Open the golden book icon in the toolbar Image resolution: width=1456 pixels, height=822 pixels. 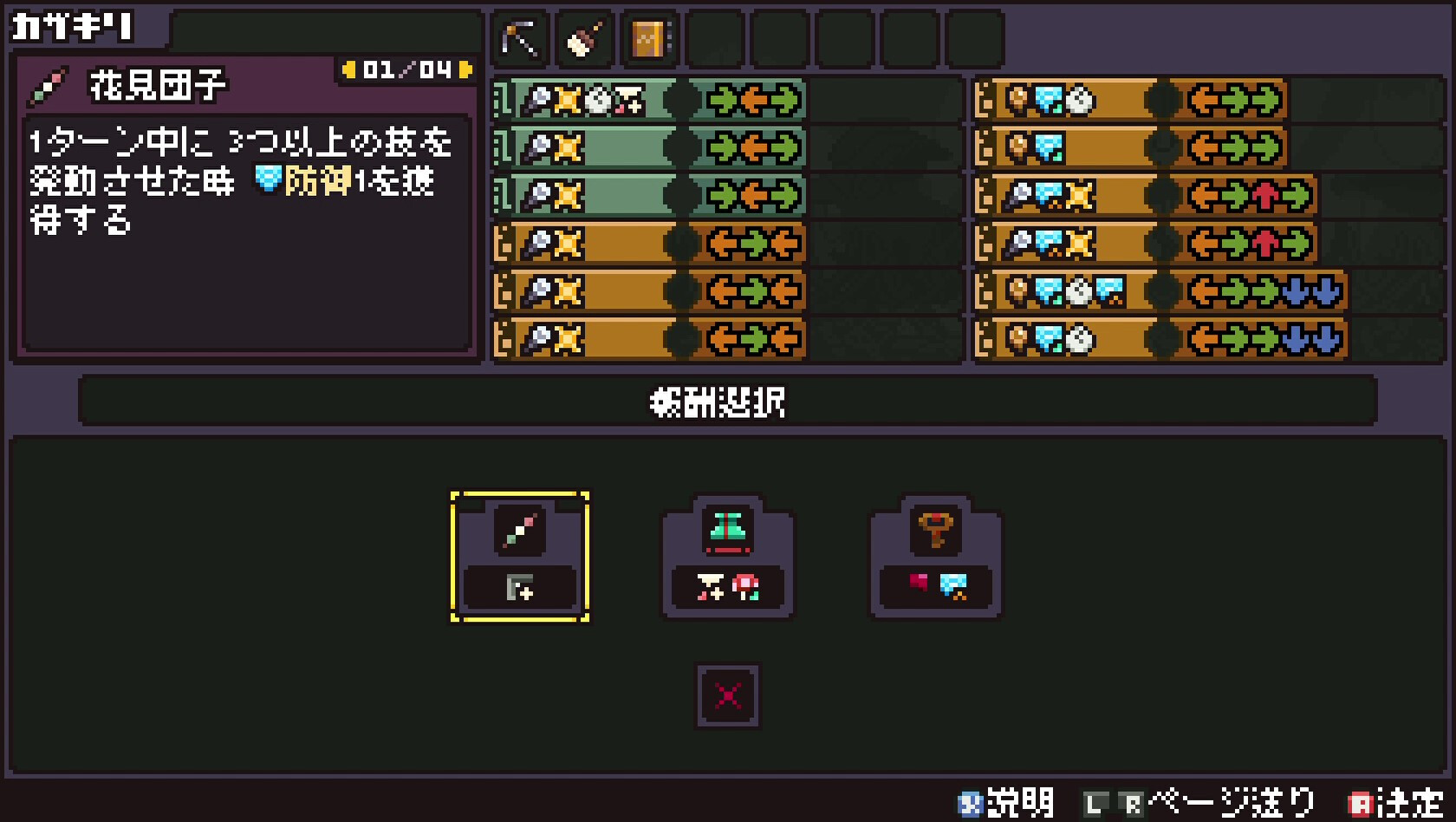(x=649, y=37)
